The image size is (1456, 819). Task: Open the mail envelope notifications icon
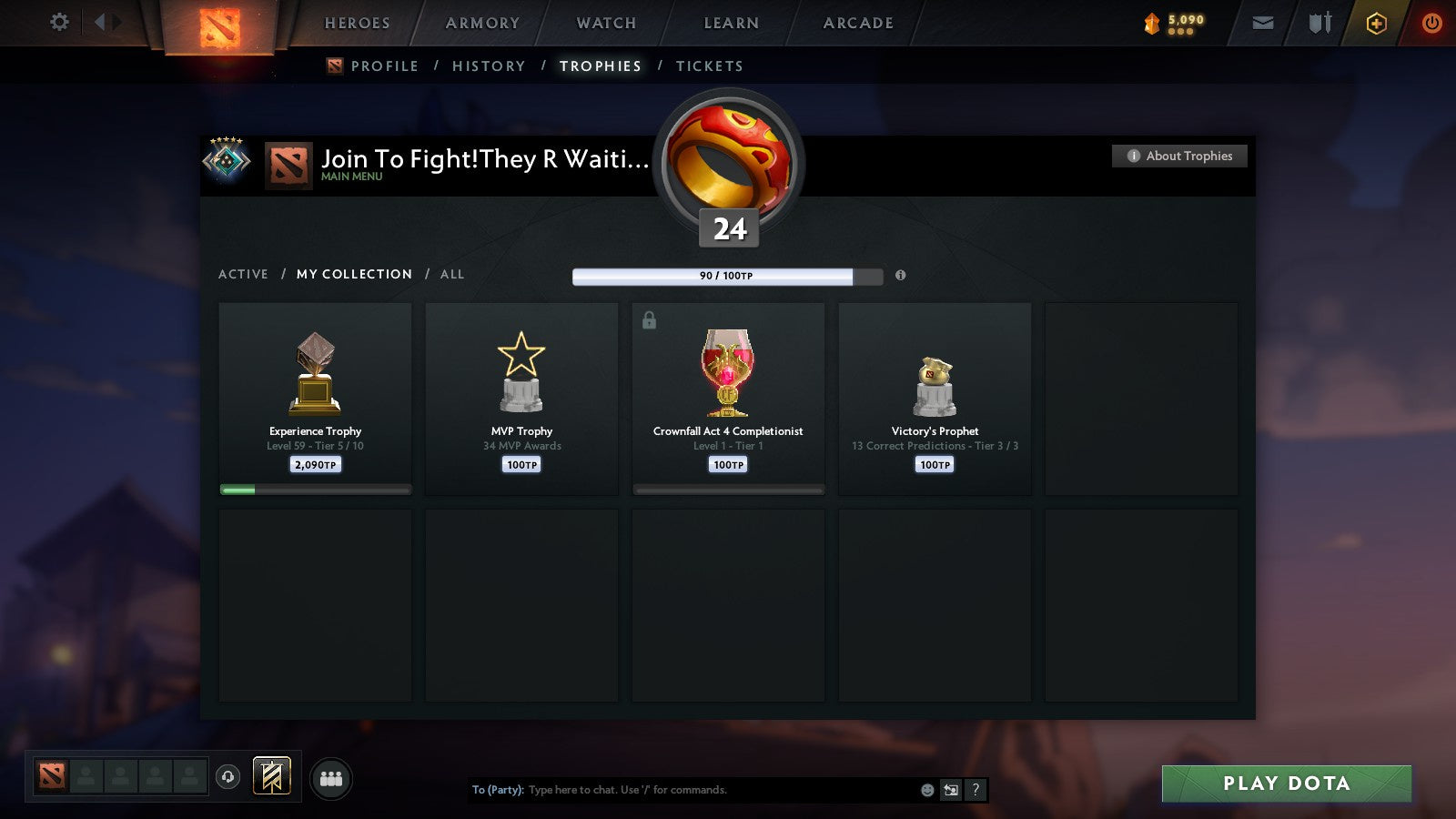pos(1263,23)
